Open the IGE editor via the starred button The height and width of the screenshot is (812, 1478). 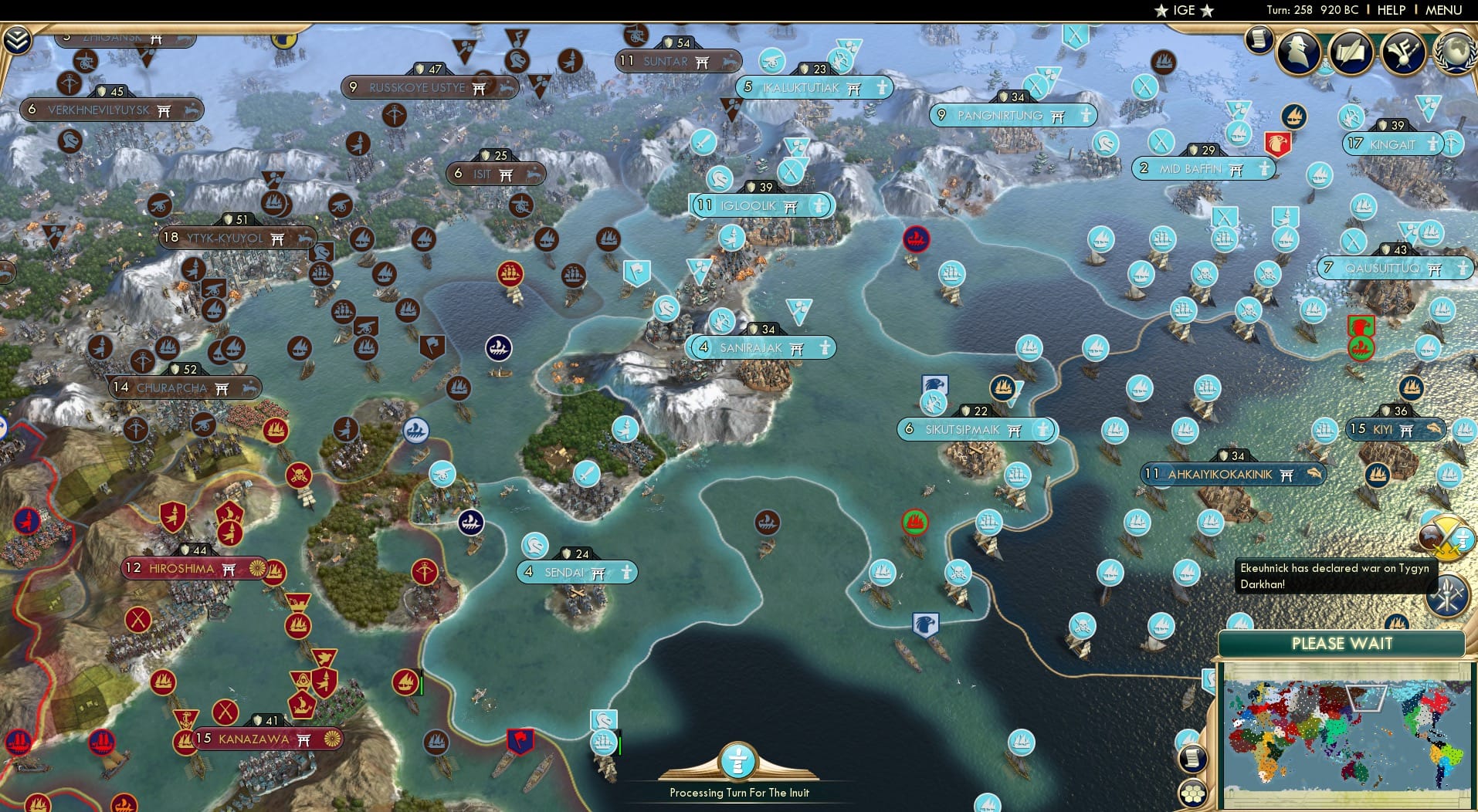point(1181,10)
